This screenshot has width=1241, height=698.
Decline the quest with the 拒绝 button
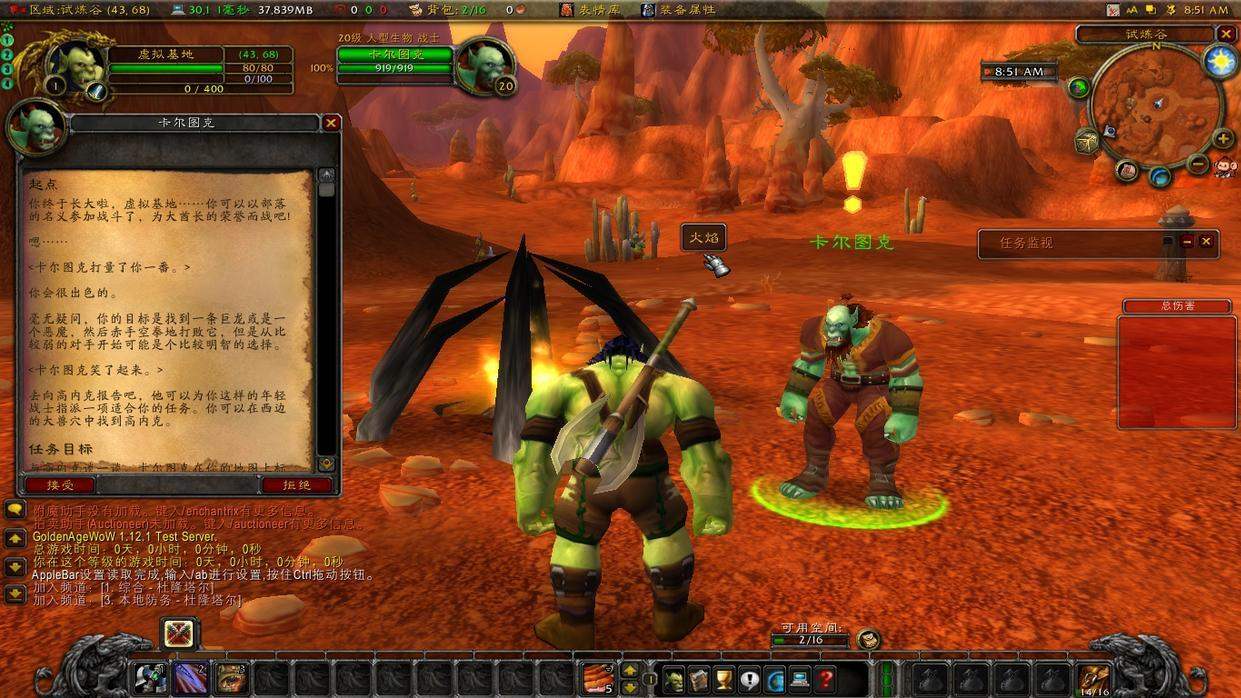[296, 485]
